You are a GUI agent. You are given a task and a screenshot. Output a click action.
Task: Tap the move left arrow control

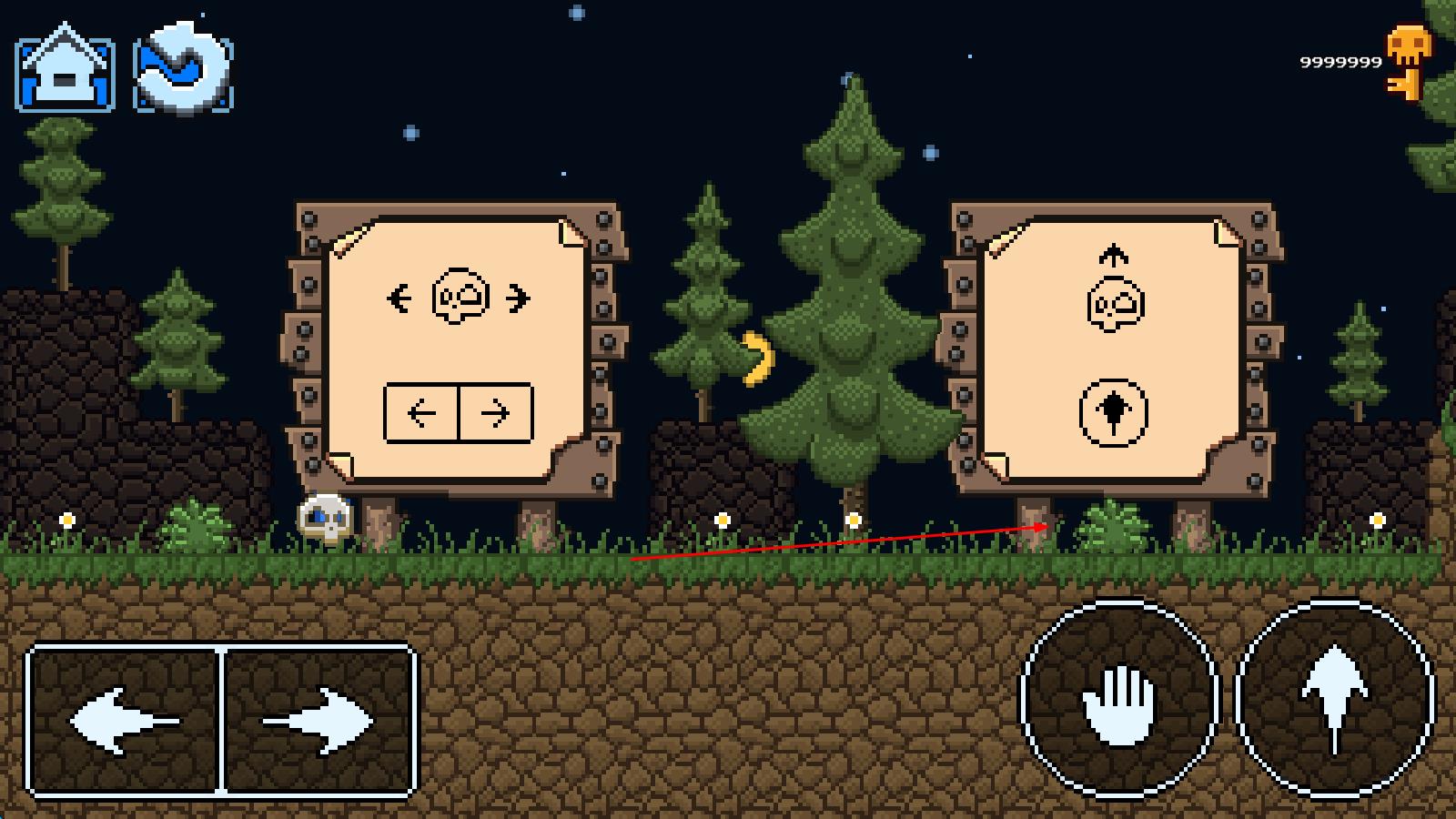[125, 721]
